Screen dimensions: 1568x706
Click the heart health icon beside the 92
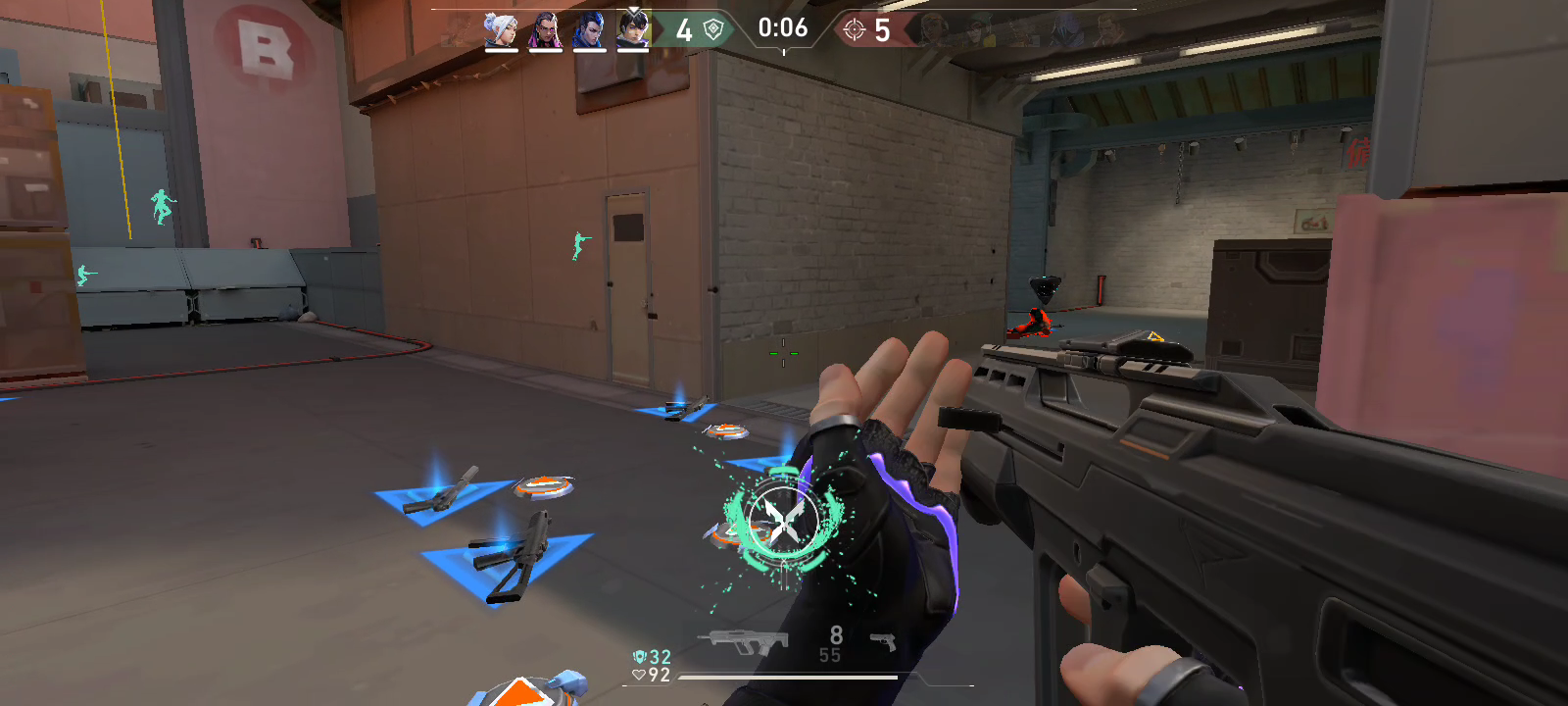point(640,675)
